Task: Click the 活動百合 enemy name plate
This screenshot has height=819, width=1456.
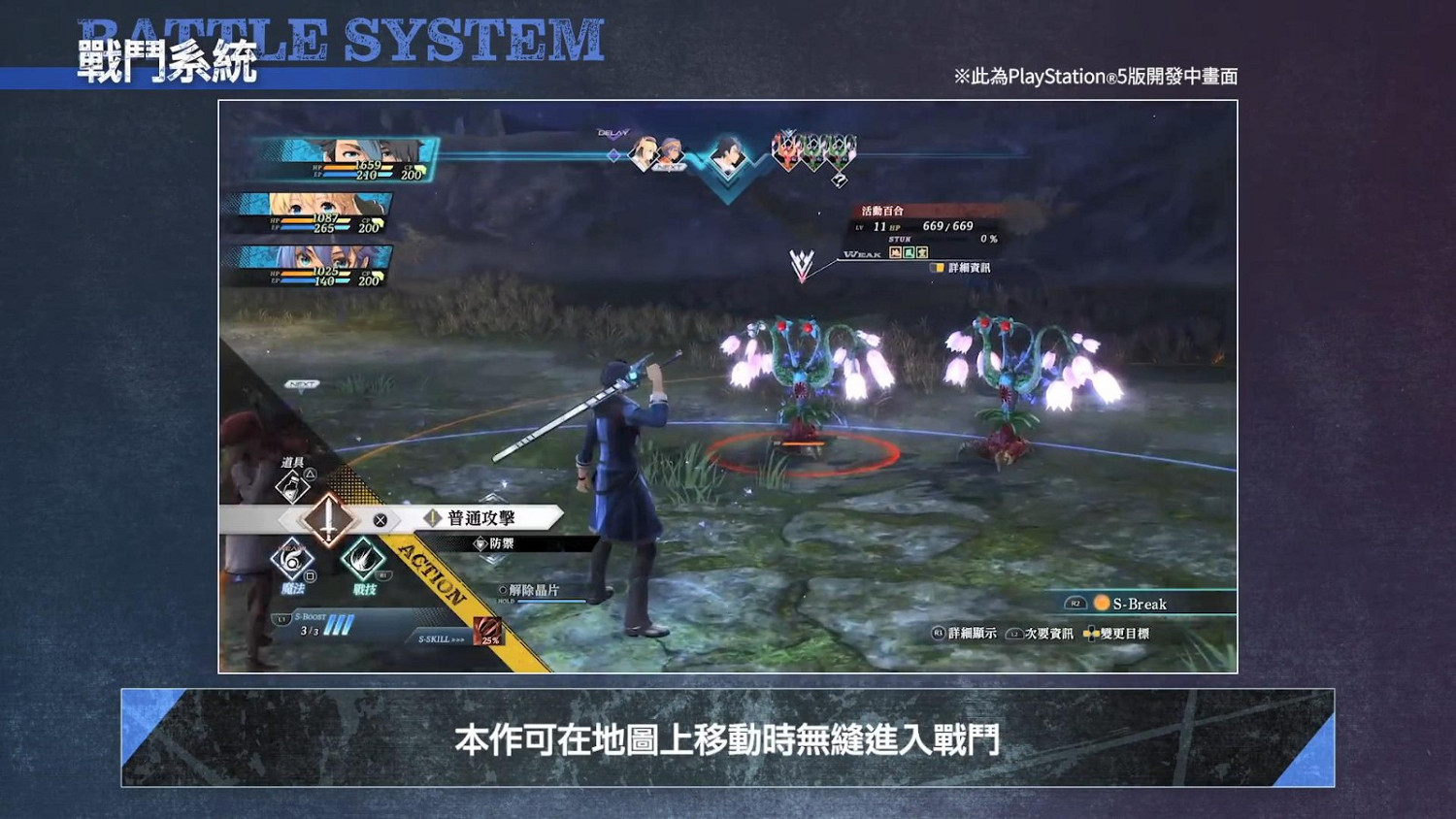Action: [881, 211]
